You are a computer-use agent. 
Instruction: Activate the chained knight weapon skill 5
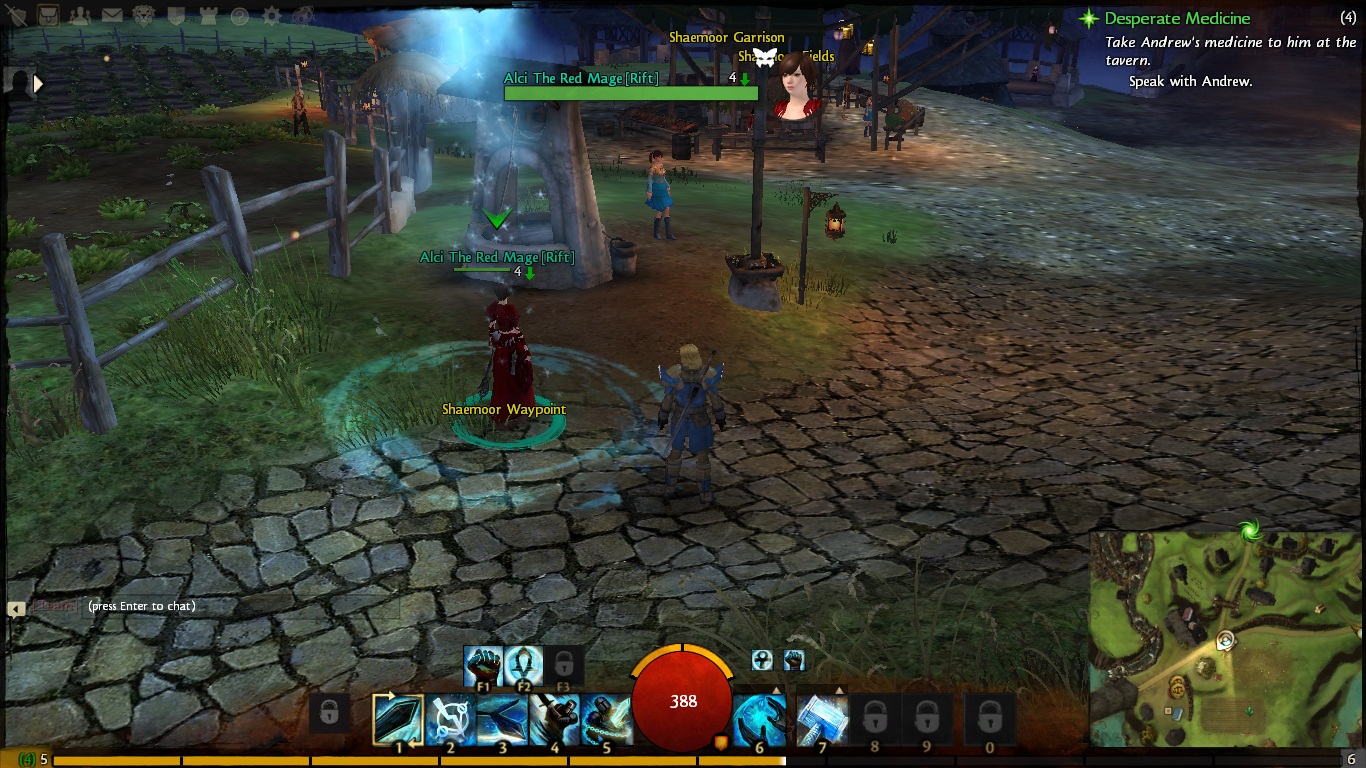(x=606, y=719)
